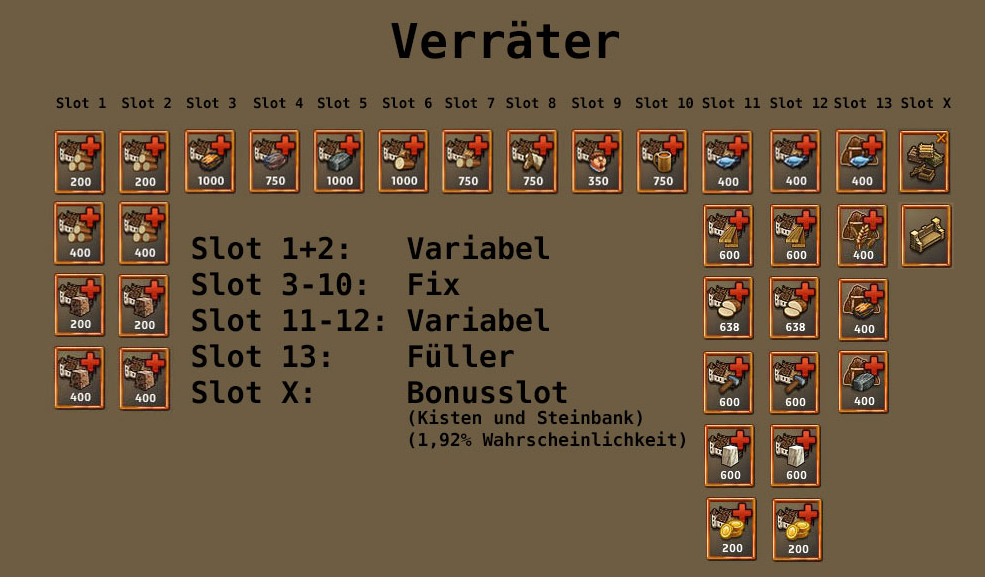The image size is (985, 577).
Task: Pick the grey block reward in Slot 5
Action: (339, 161)
